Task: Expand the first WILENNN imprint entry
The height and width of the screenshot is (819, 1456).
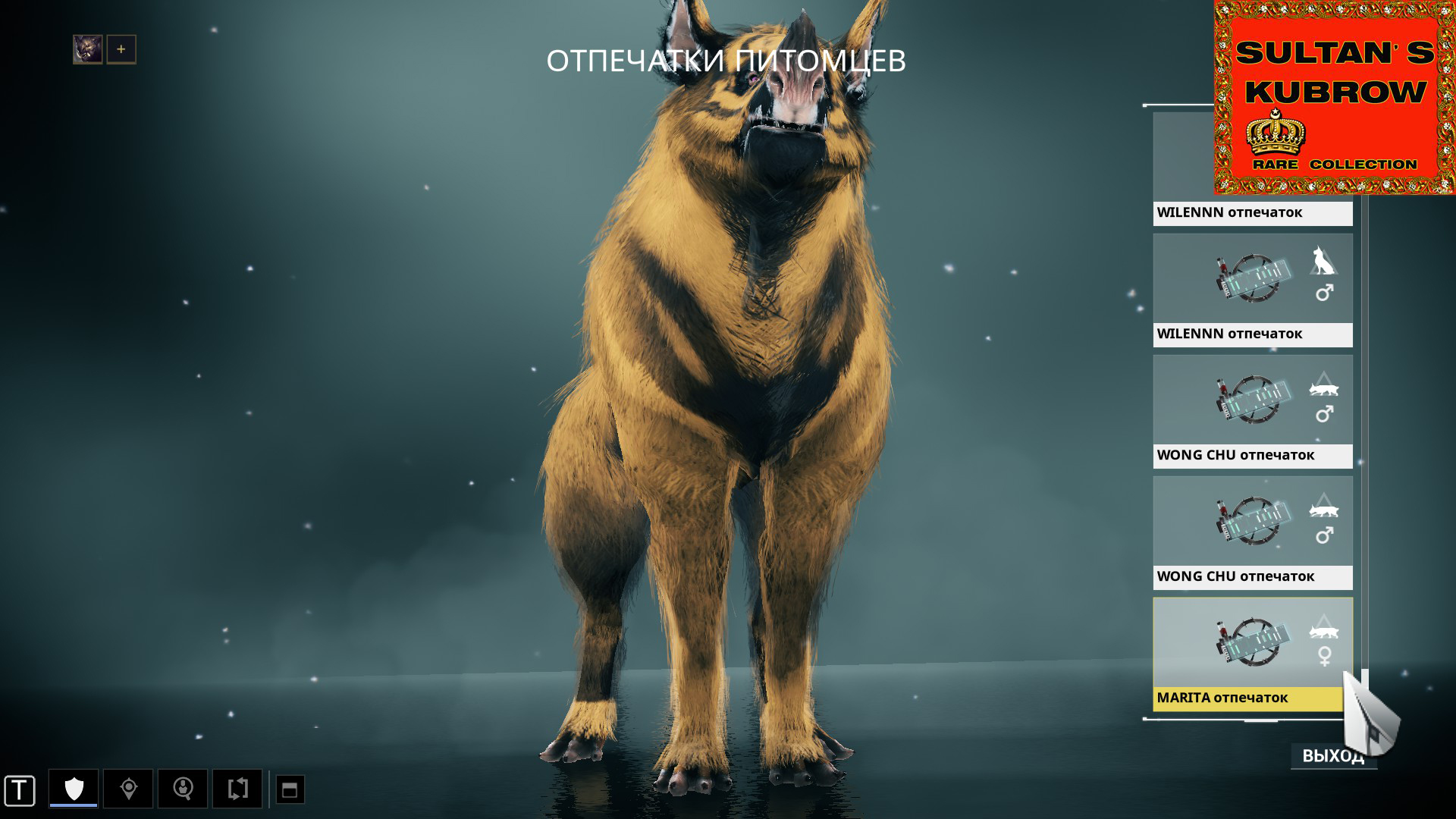Action: point(1251,213)
